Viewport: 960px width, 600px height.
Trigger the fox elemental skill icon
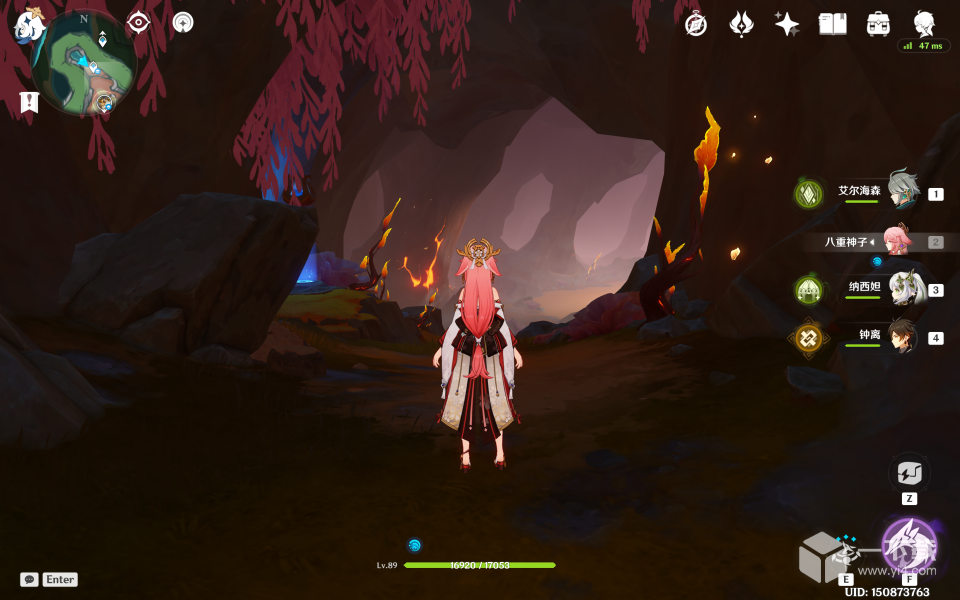(x=832, y=555)
